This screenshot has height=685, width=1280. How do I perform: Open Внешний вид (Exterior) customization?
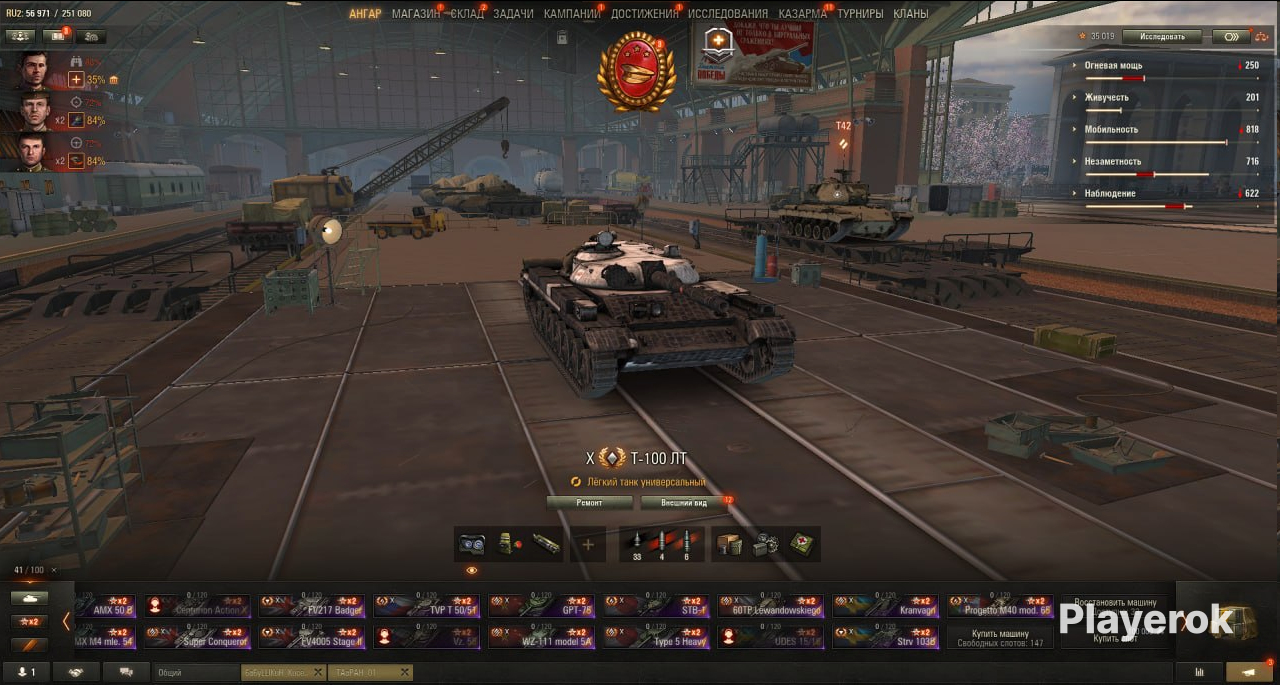tap(685, 502)
